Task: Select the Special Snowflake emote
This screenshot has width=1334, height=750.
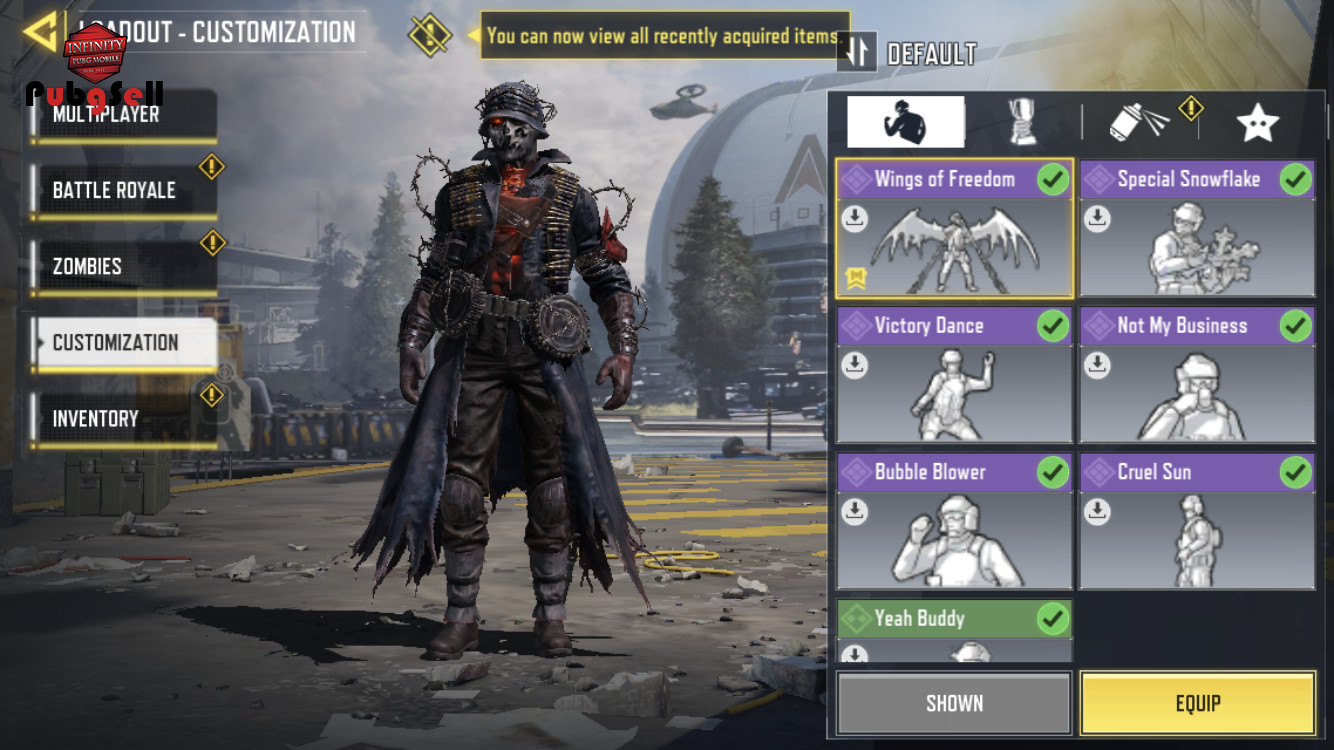Action: click(1197, 228)
